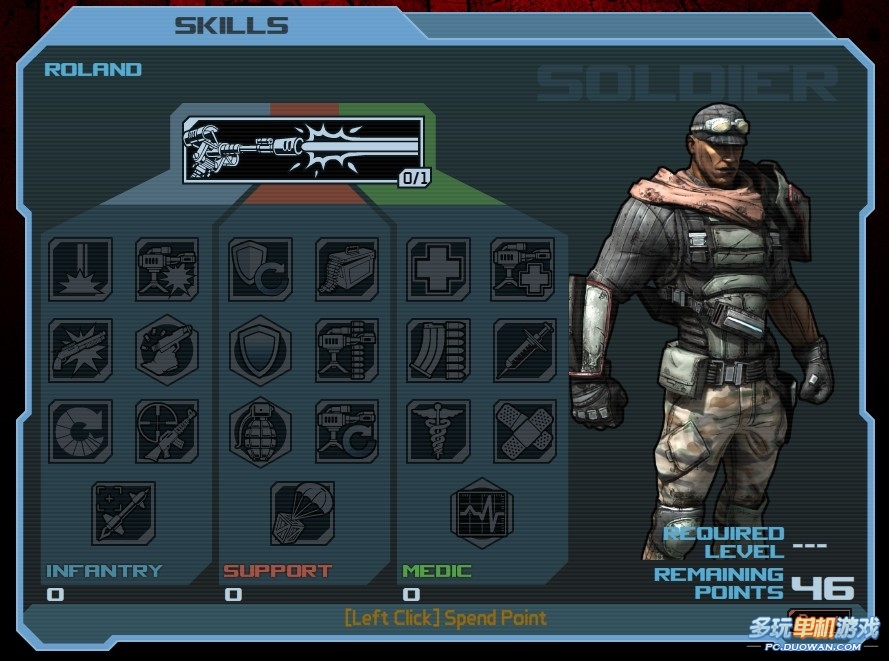
Task: Choose the ammo crate skill
Action: click(x=347, y=269)
